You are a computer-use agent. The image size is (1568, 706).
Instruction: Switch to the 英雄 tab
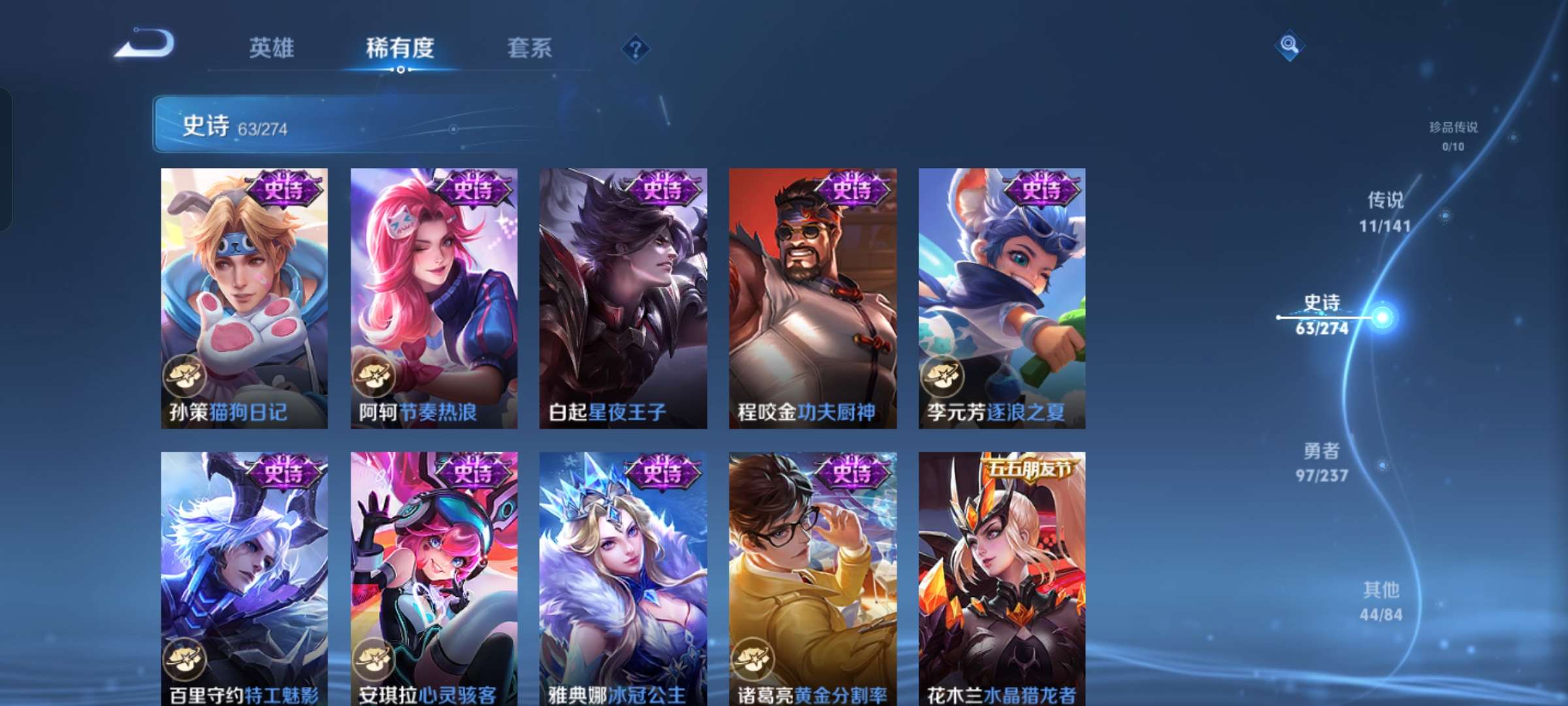coord(271,47)
